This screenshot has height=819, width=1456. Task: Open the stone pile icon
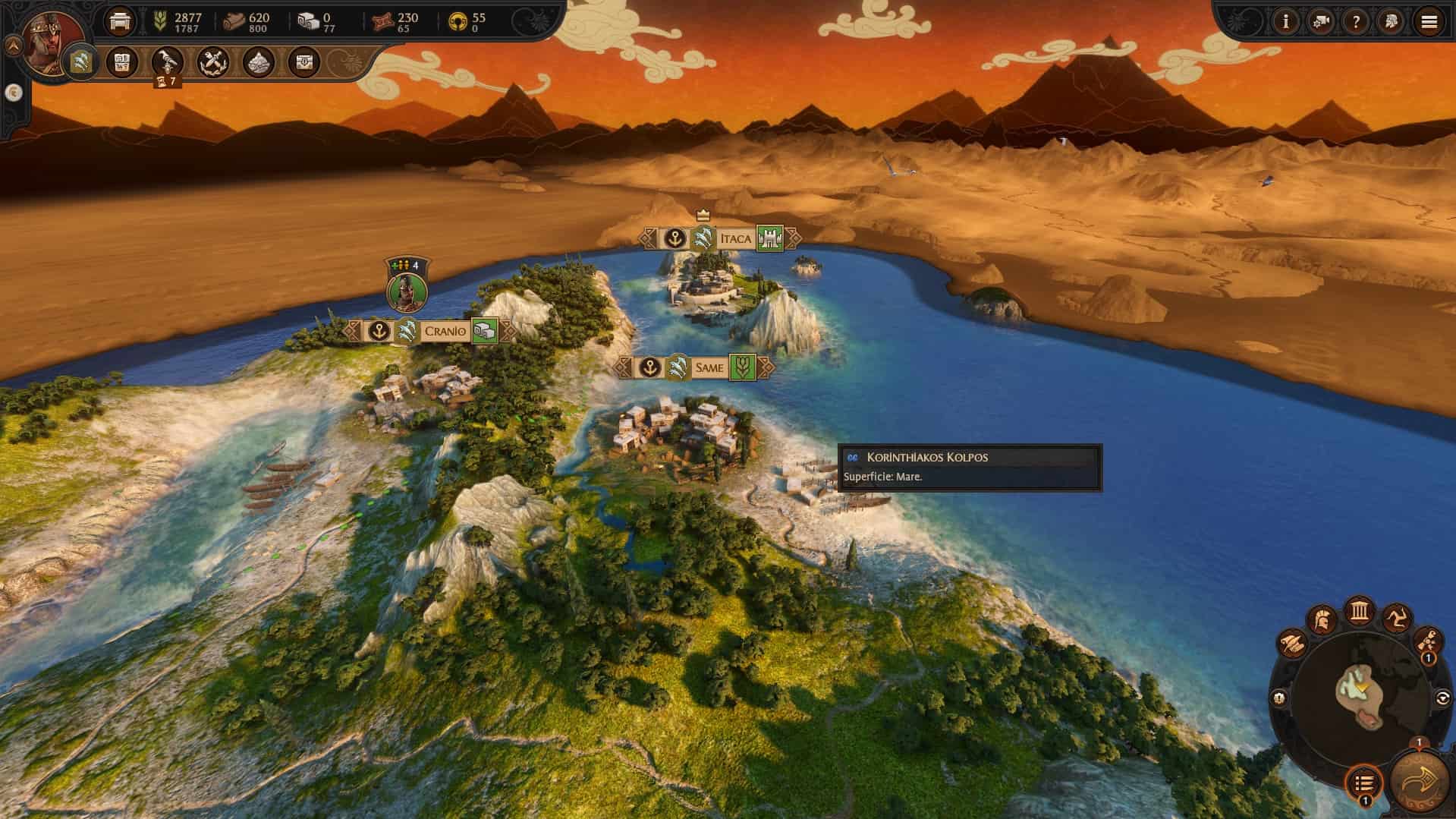coord(258,61)
